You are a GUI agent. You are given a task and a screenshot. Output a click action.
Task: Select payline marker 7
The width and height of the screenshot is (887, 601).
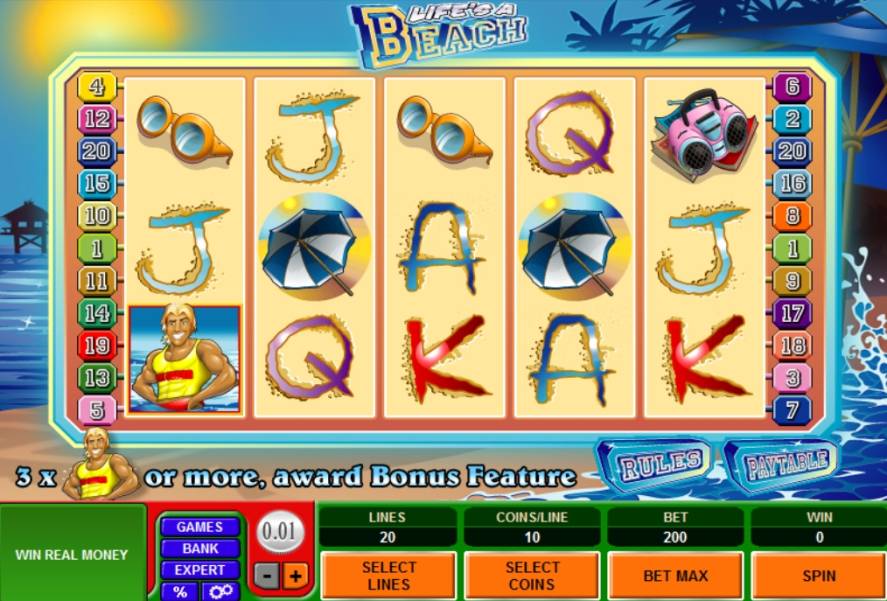point(792,410)
